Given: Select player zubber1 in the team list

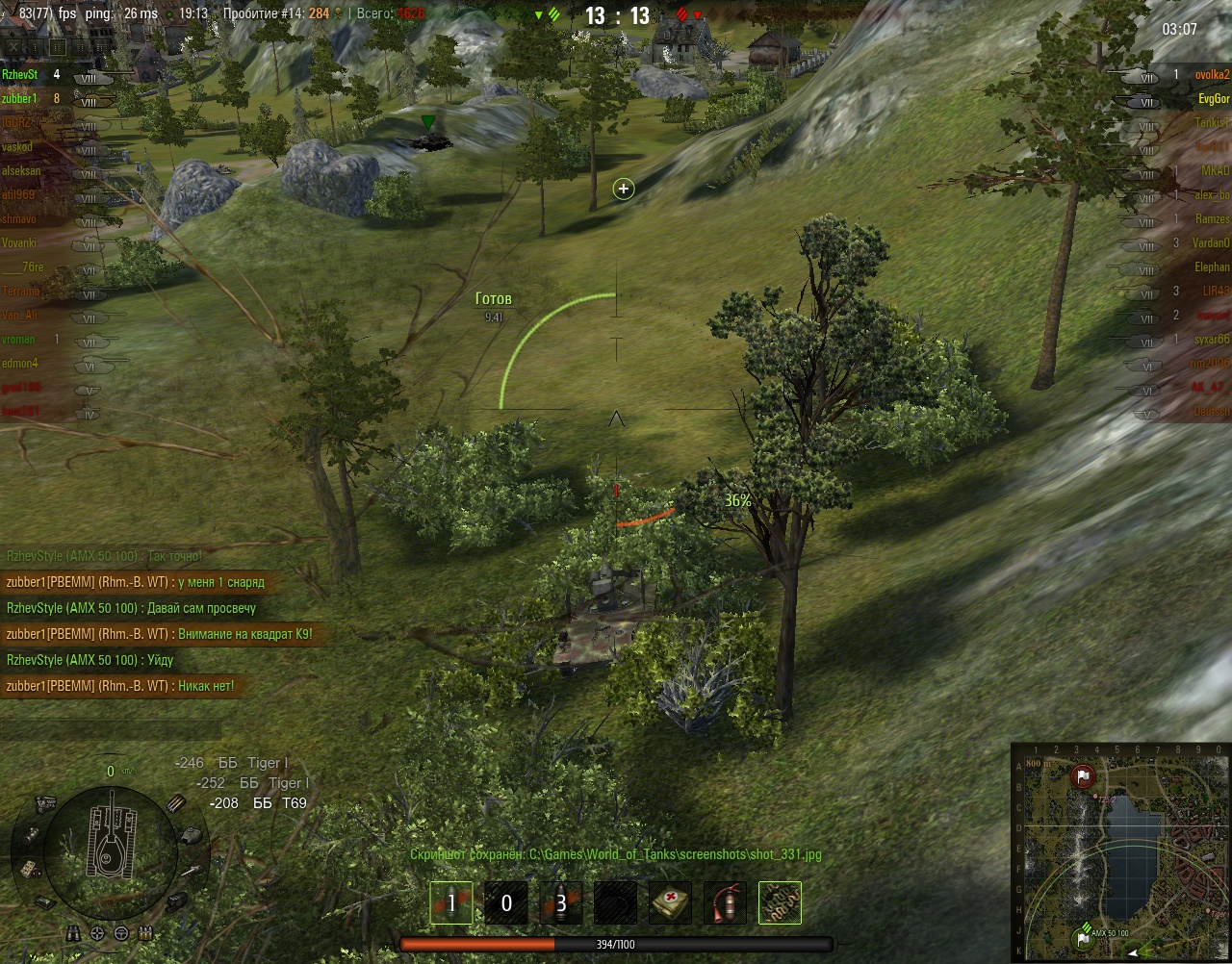Looking at the screenshot, I should [20, 98].
